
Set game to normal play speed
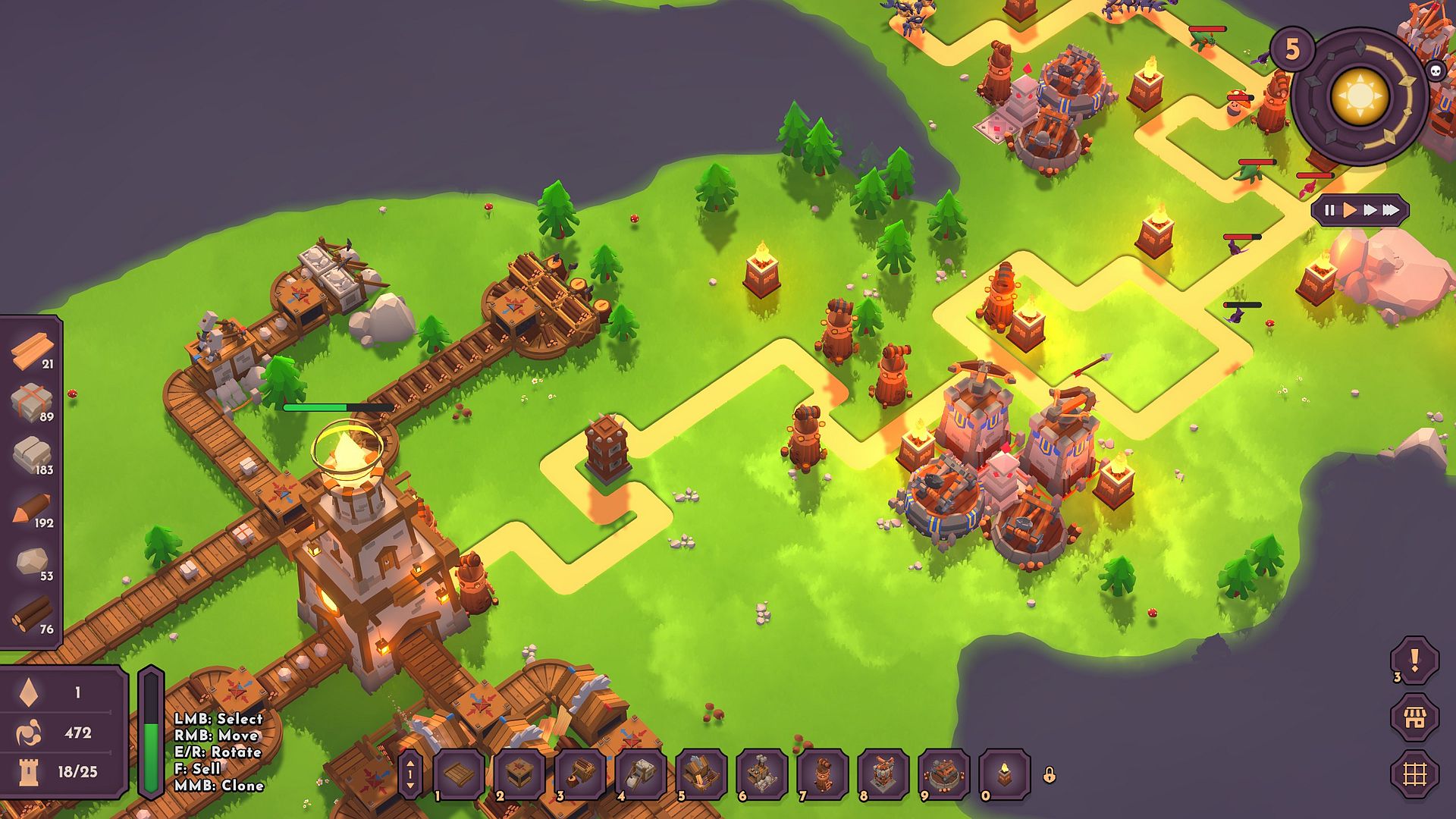(1350, 211)
